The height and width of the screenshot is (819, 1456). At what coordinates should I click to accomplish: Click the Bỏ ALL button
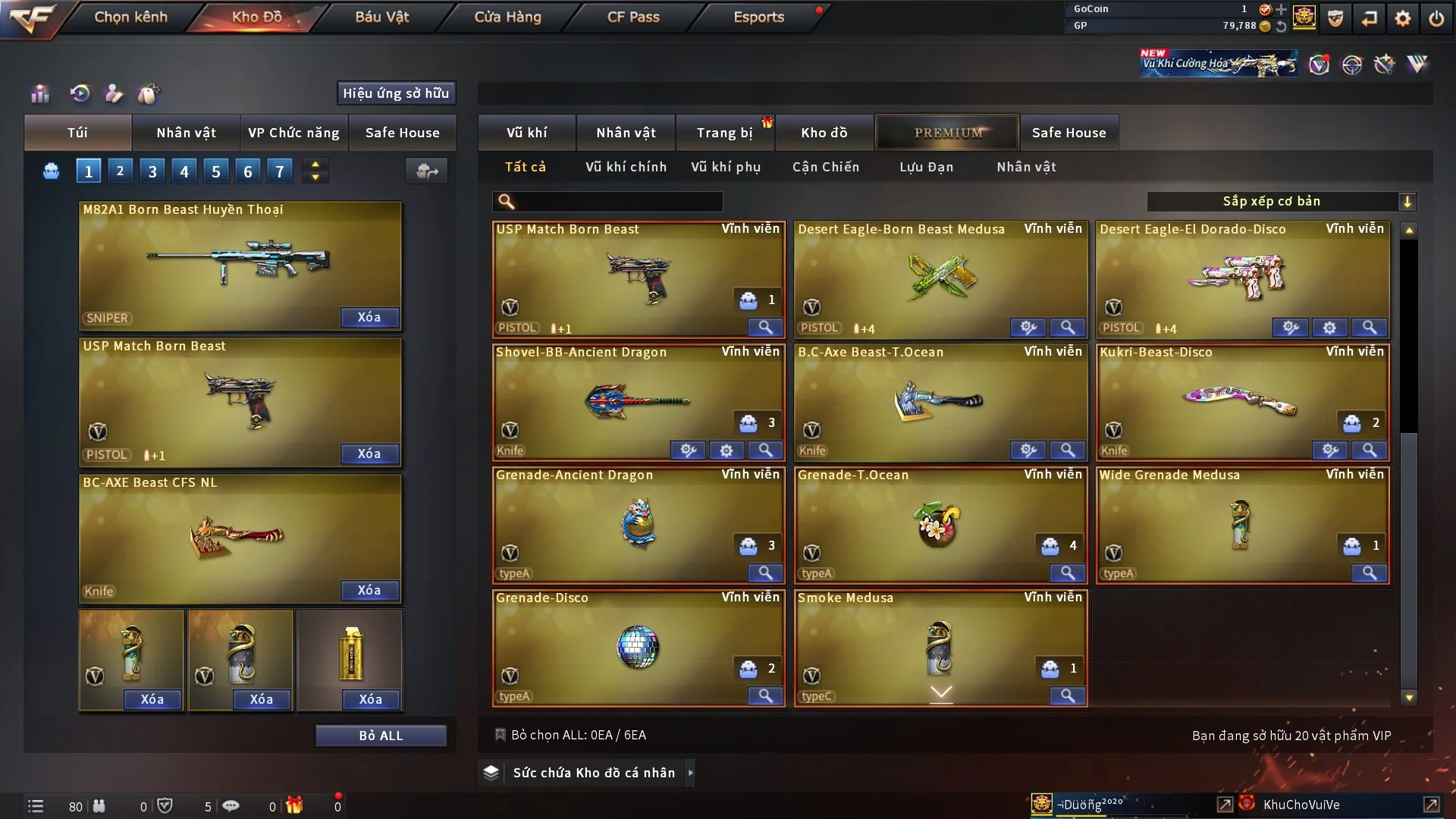[381, 736]
